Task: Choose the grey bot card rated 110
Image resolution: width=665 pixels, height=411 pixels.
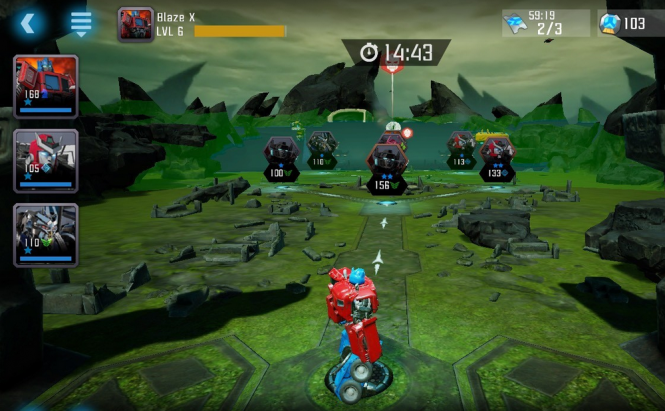Action: (x=46, y=234)
